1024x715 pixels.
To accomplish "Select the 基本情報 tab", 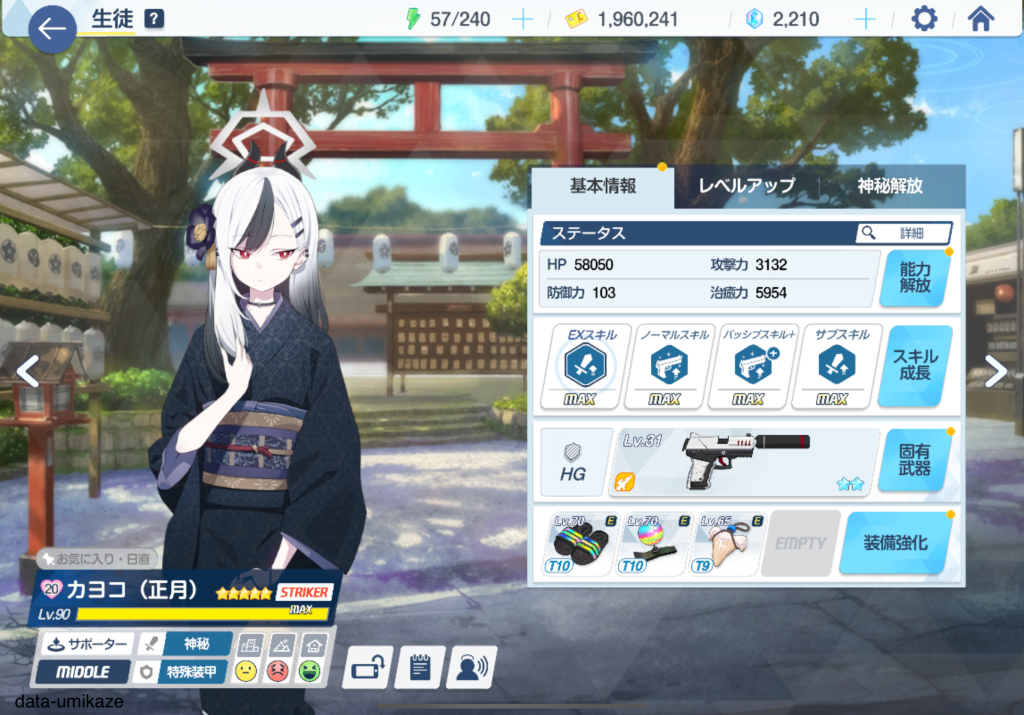I will click(603, 186).
